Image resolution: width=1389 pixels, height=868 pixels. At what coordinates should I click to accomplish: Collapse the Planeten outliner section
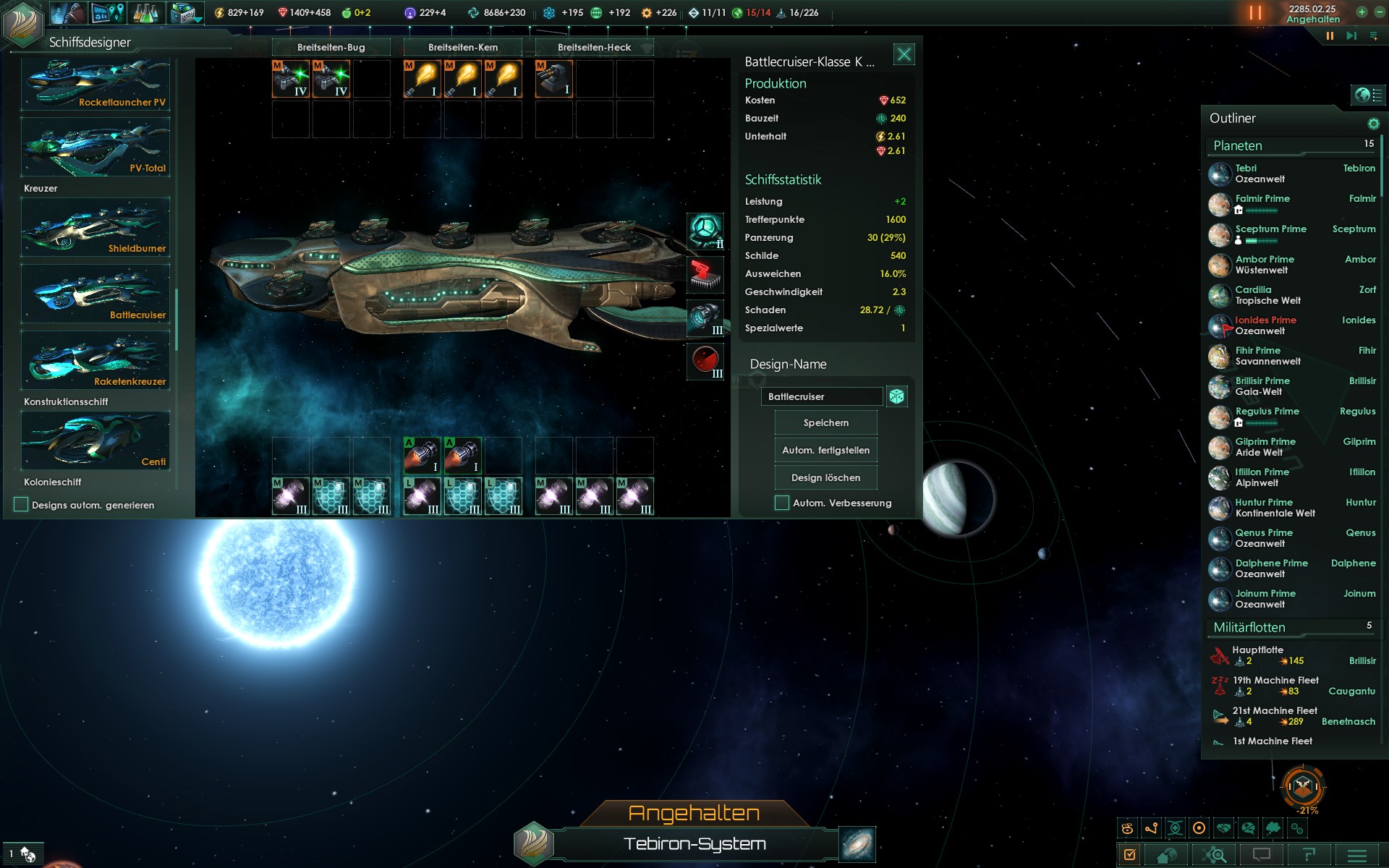click(x=1238, y=145)
